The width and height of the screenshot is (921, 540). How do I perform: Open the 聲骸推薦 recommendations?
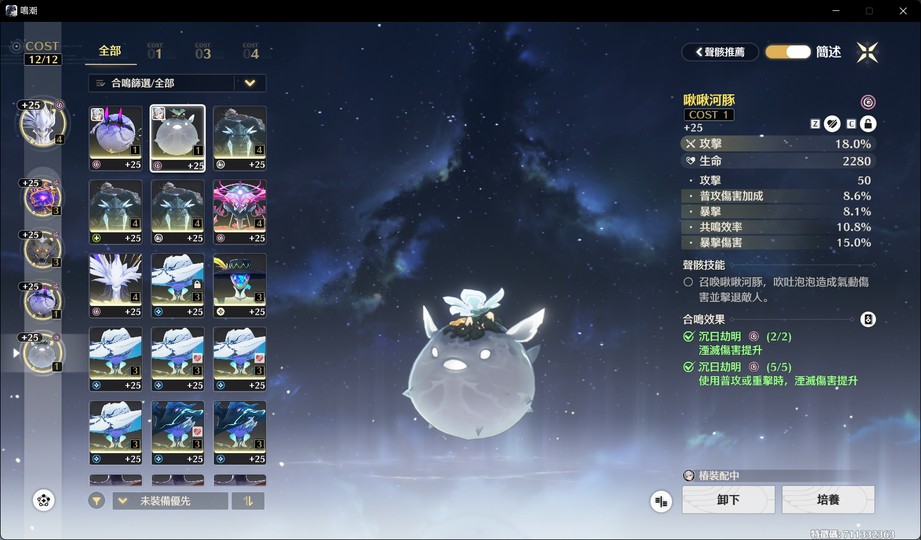tap(720, 52)
